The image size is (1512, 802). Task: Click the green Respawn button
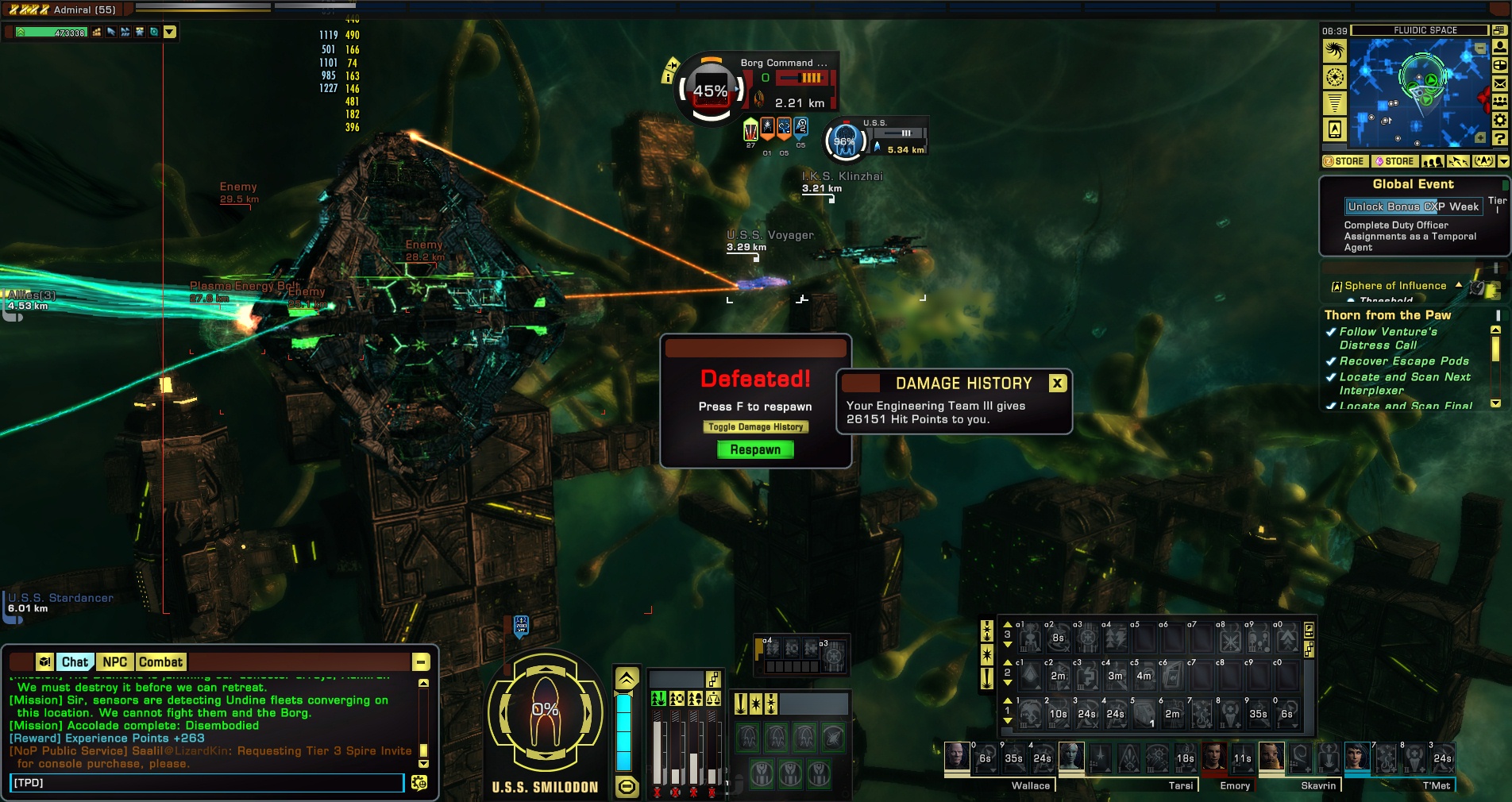(755, 449)
